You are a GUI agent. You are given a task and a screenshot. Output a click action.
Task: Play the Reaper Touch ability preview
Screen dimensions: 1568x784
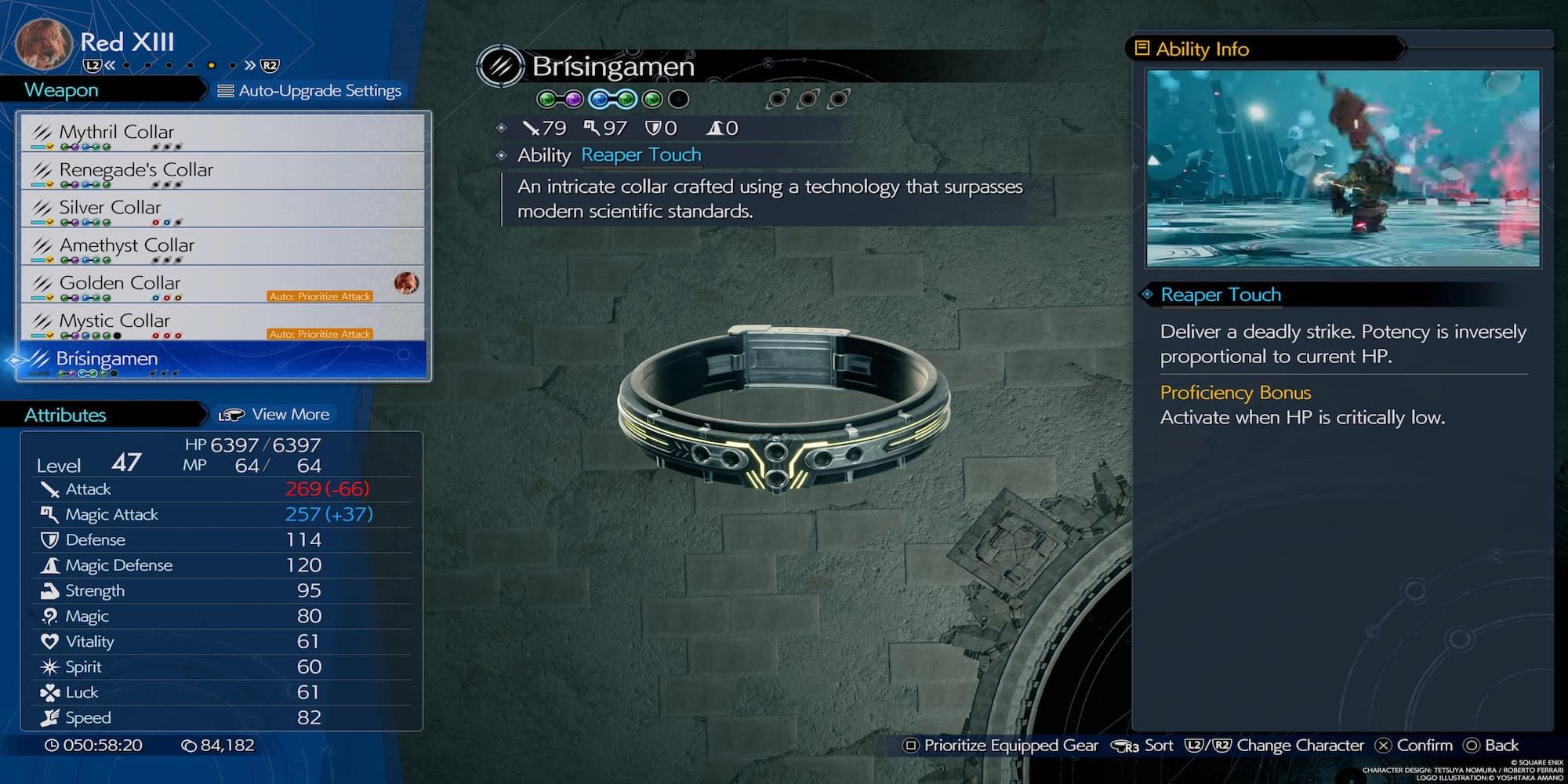coord(1342,168)
